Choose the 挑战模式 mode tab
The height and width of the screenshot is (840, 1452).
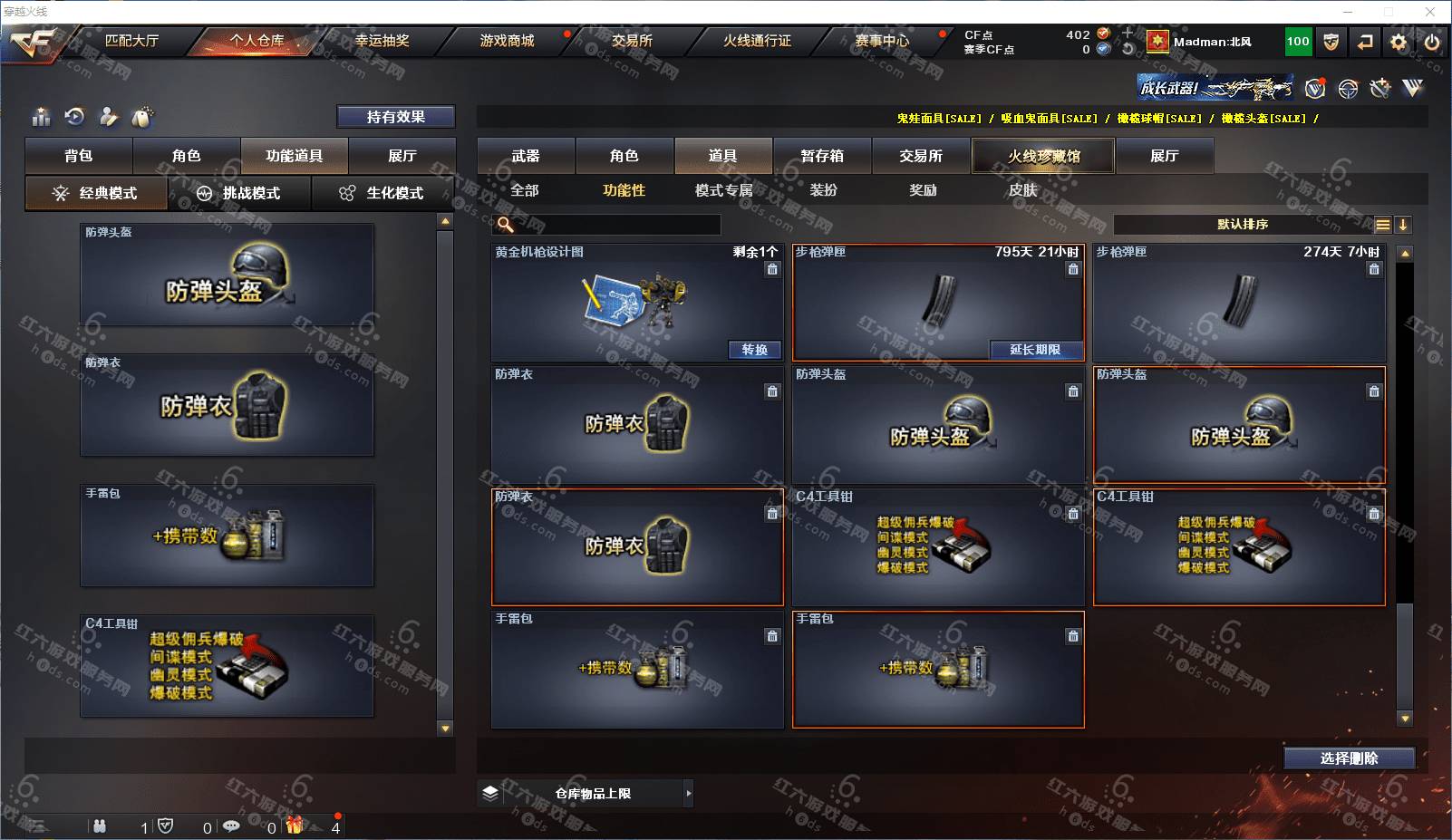click(x=239, y=193)
